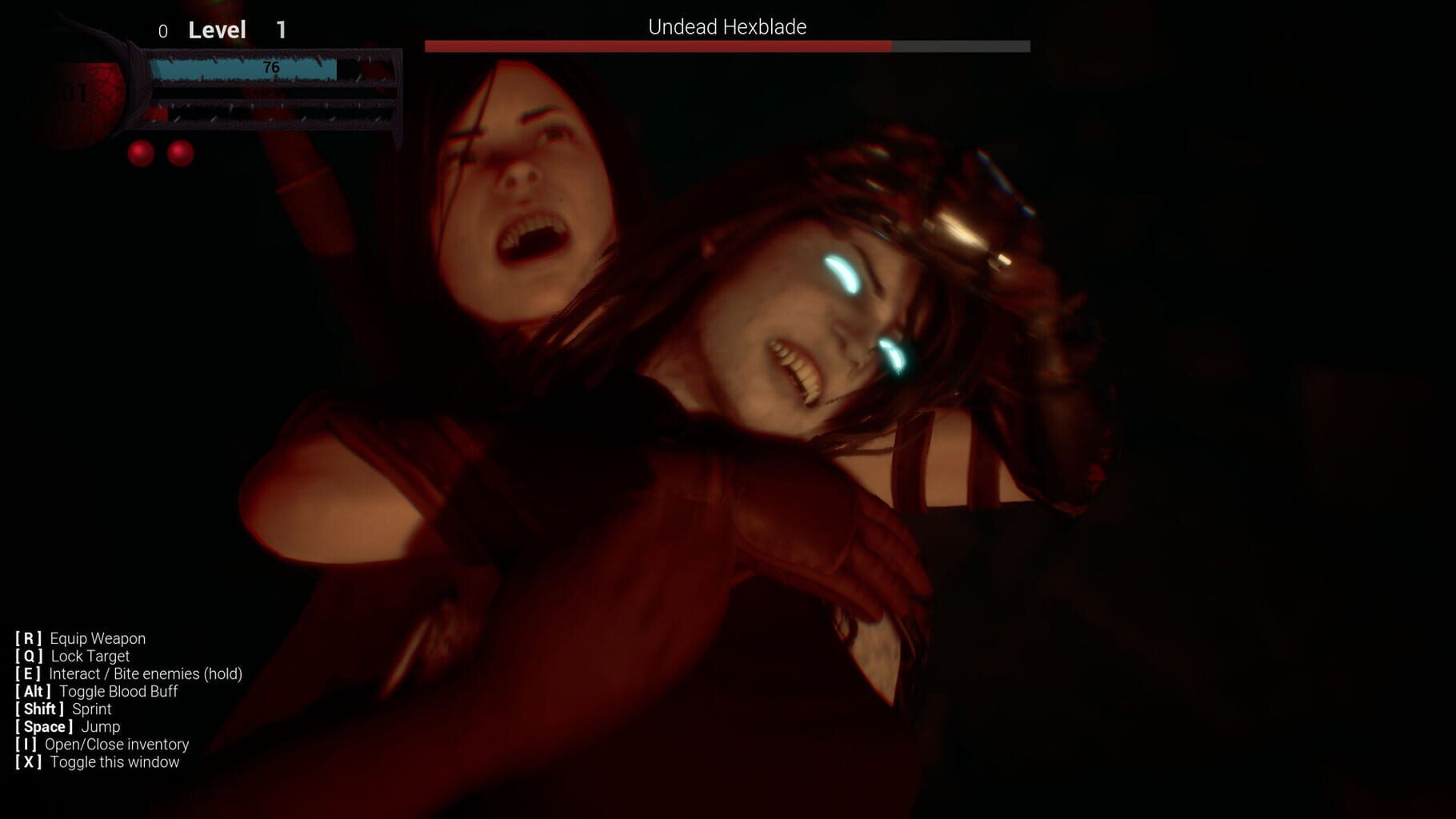This screenshot has width=1456, height=819.
Task: Open the inventory keybind entry labeled I
Action: click(104, 745)
